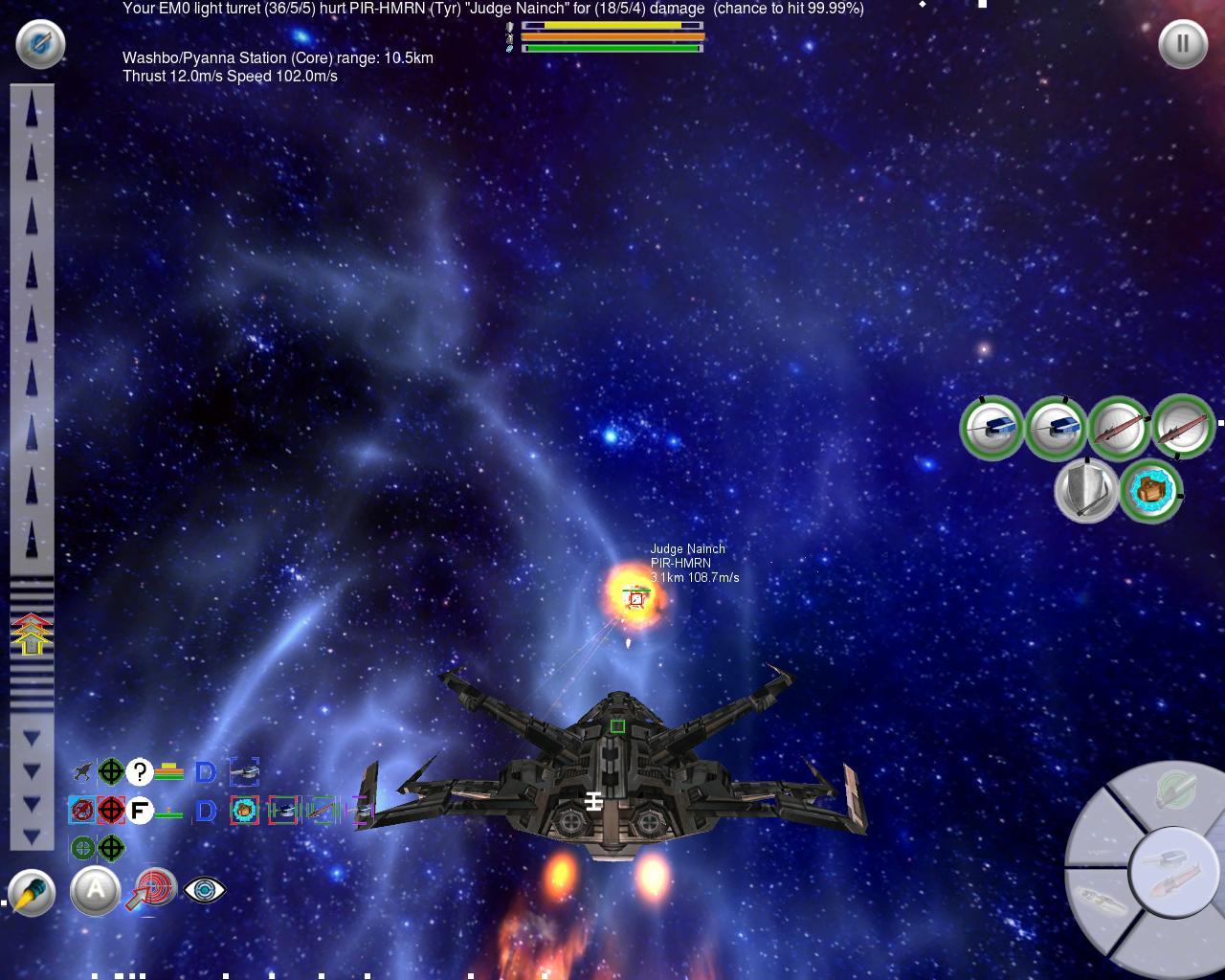
Task: Open the round compass button
Action: pyautogui.click(x=40, y=44)
